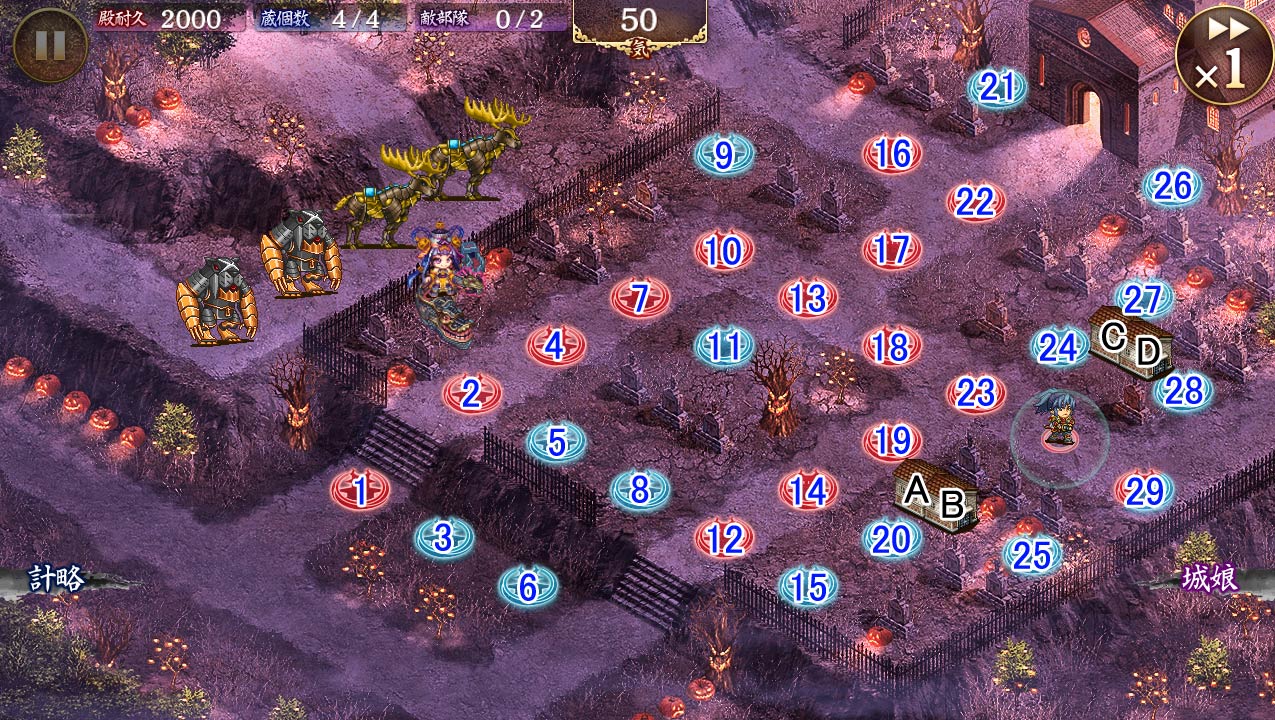Choose blue deployment tile 9
This screenshot has width=1275, height=720.
pyautogui.click(x=724, y=155)
